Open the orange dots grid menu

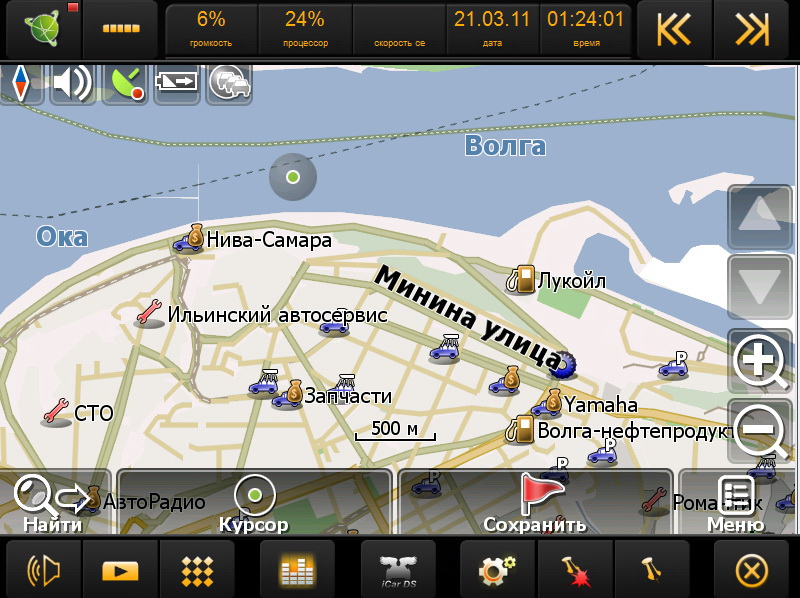tap(197, 570)
